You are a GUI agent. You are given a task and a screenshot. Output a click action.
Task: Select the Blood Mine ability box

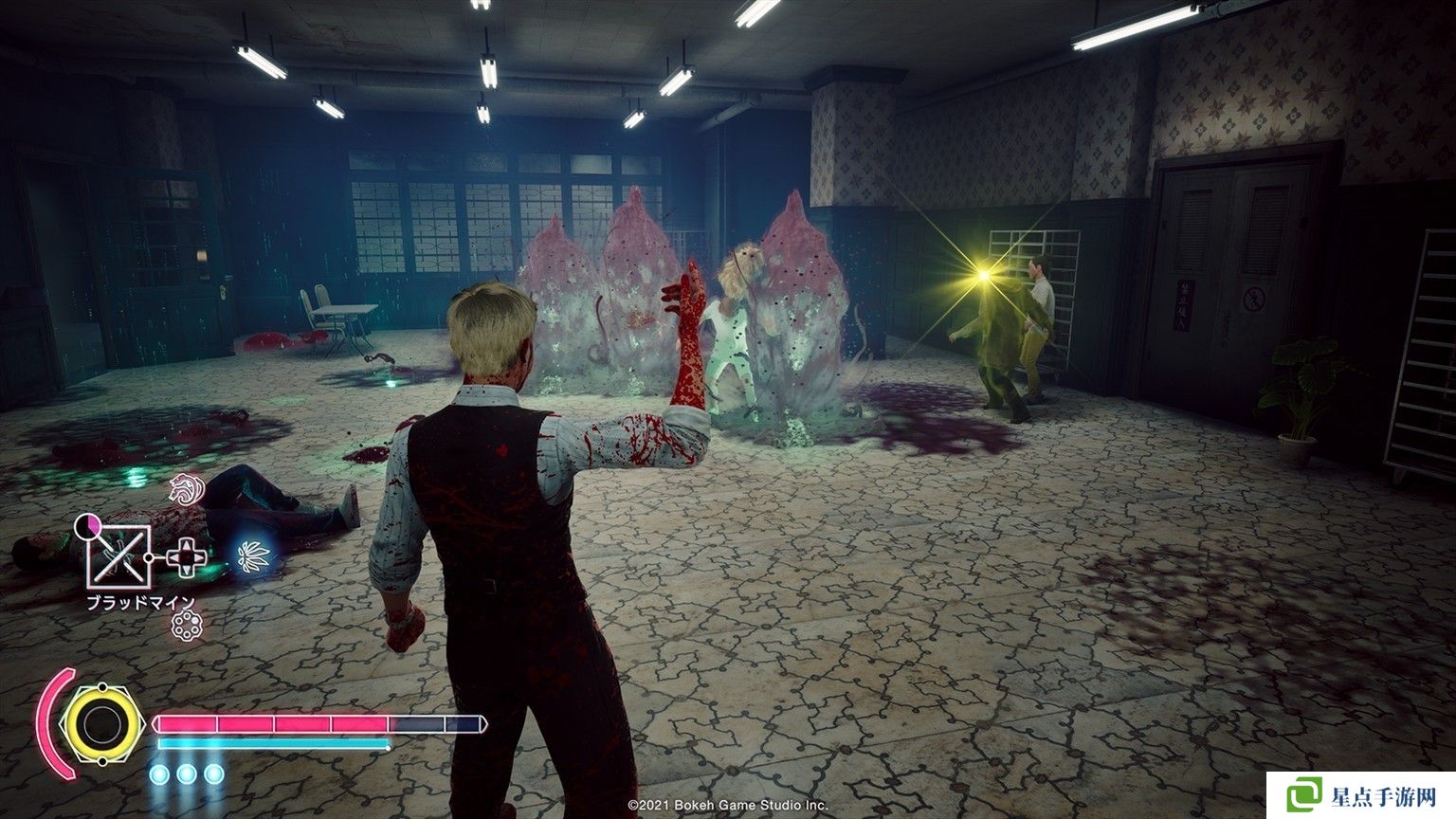click(x=118, y=556)
